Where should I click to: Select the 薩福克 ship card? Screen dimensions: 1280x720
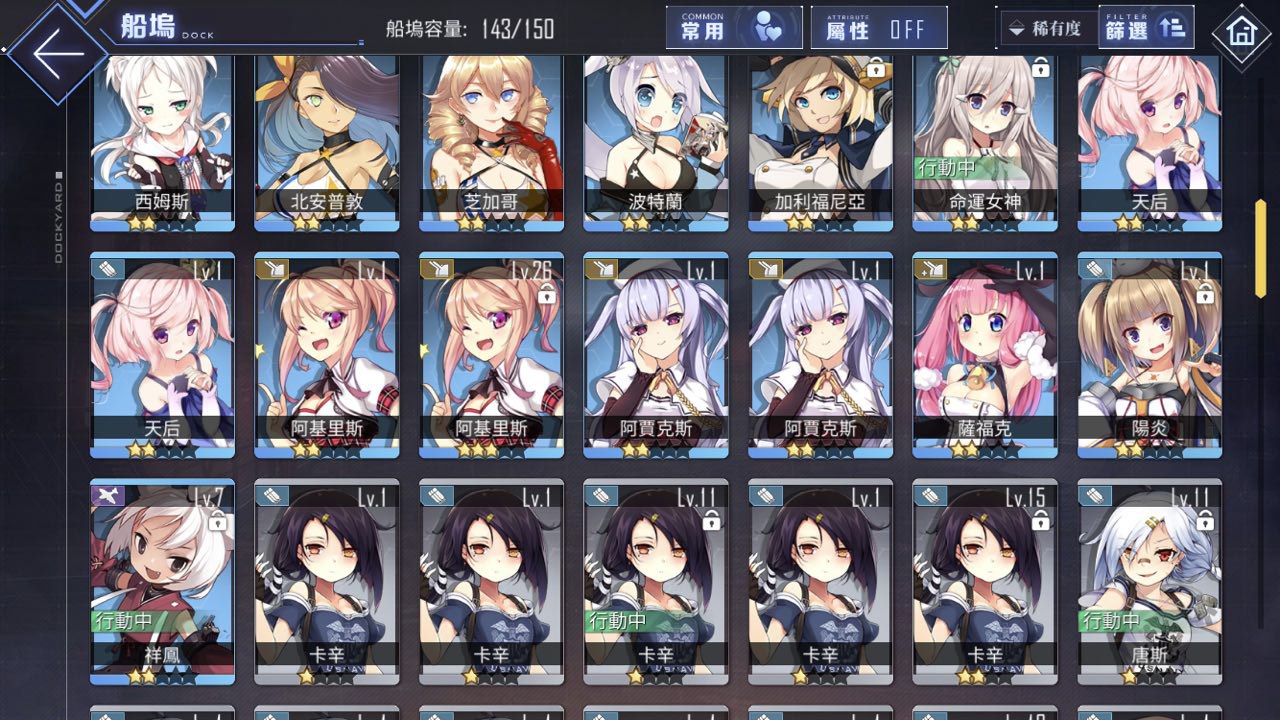coord(985,355)
